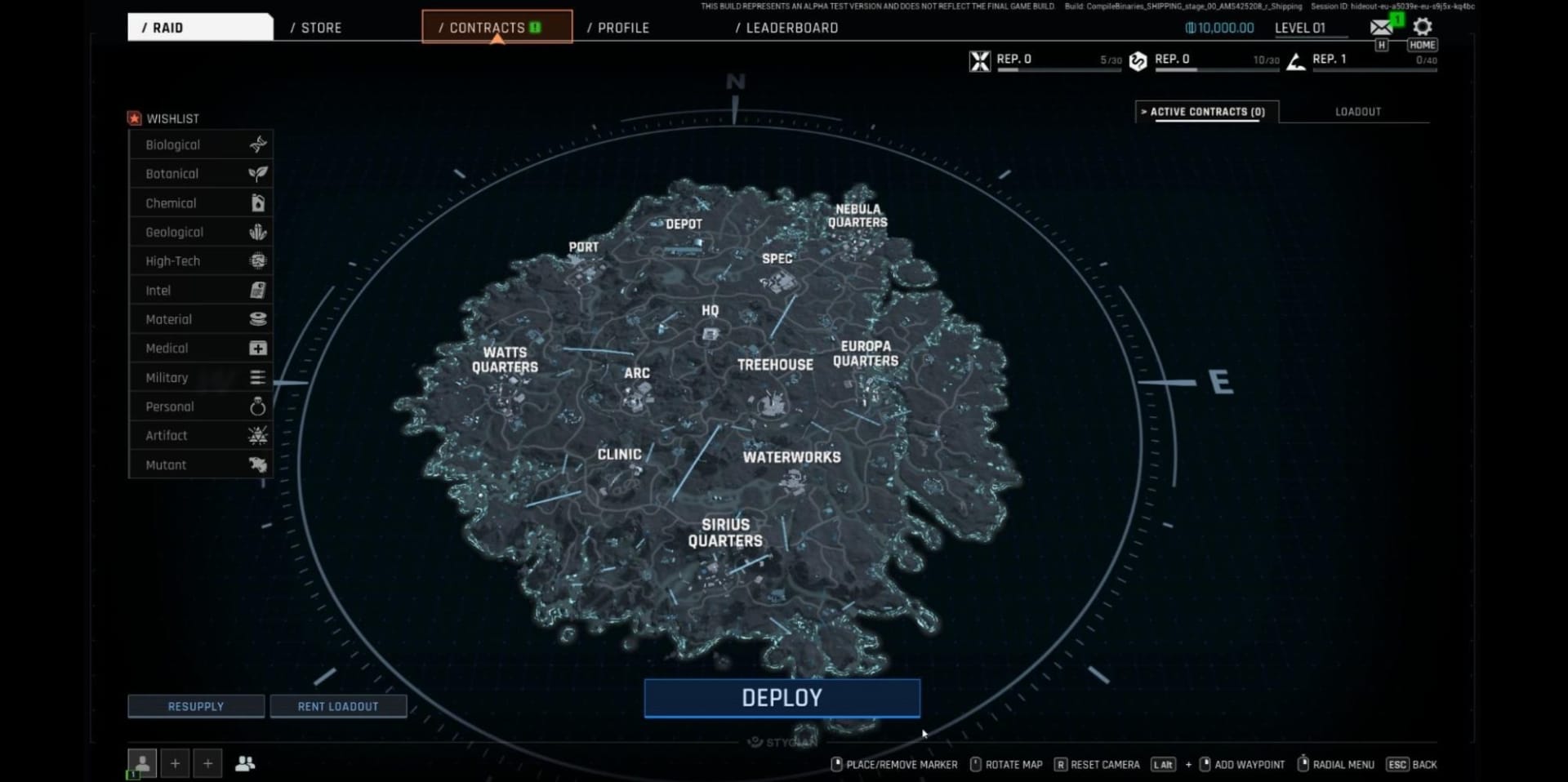Screen dimensions: 1568x782
Task: Expand the first squad slot plus button
Action: coord(175,762)
